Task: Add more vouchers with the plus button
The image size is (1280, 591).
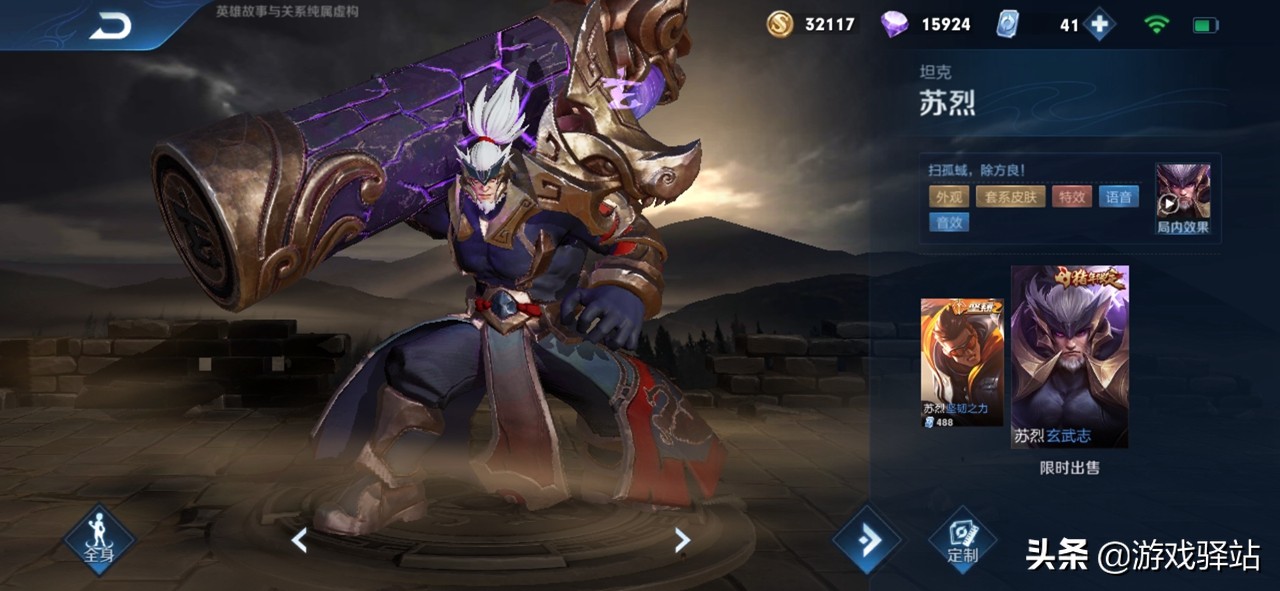Action: [x=1099, y=25]
